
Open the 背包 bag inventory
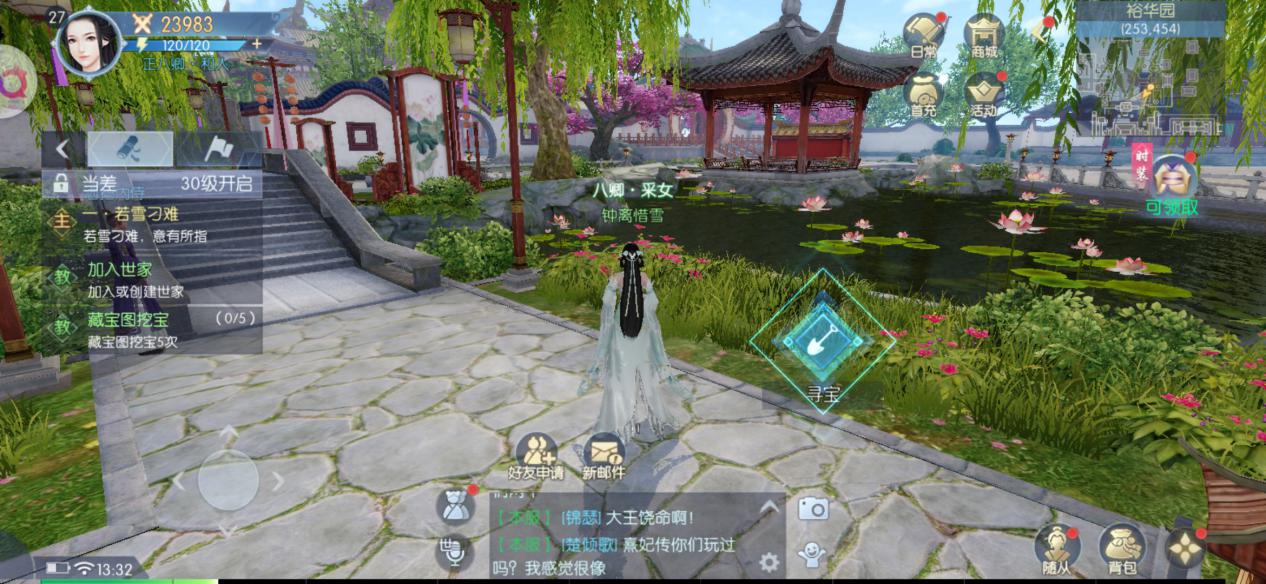click(1122, 548)
